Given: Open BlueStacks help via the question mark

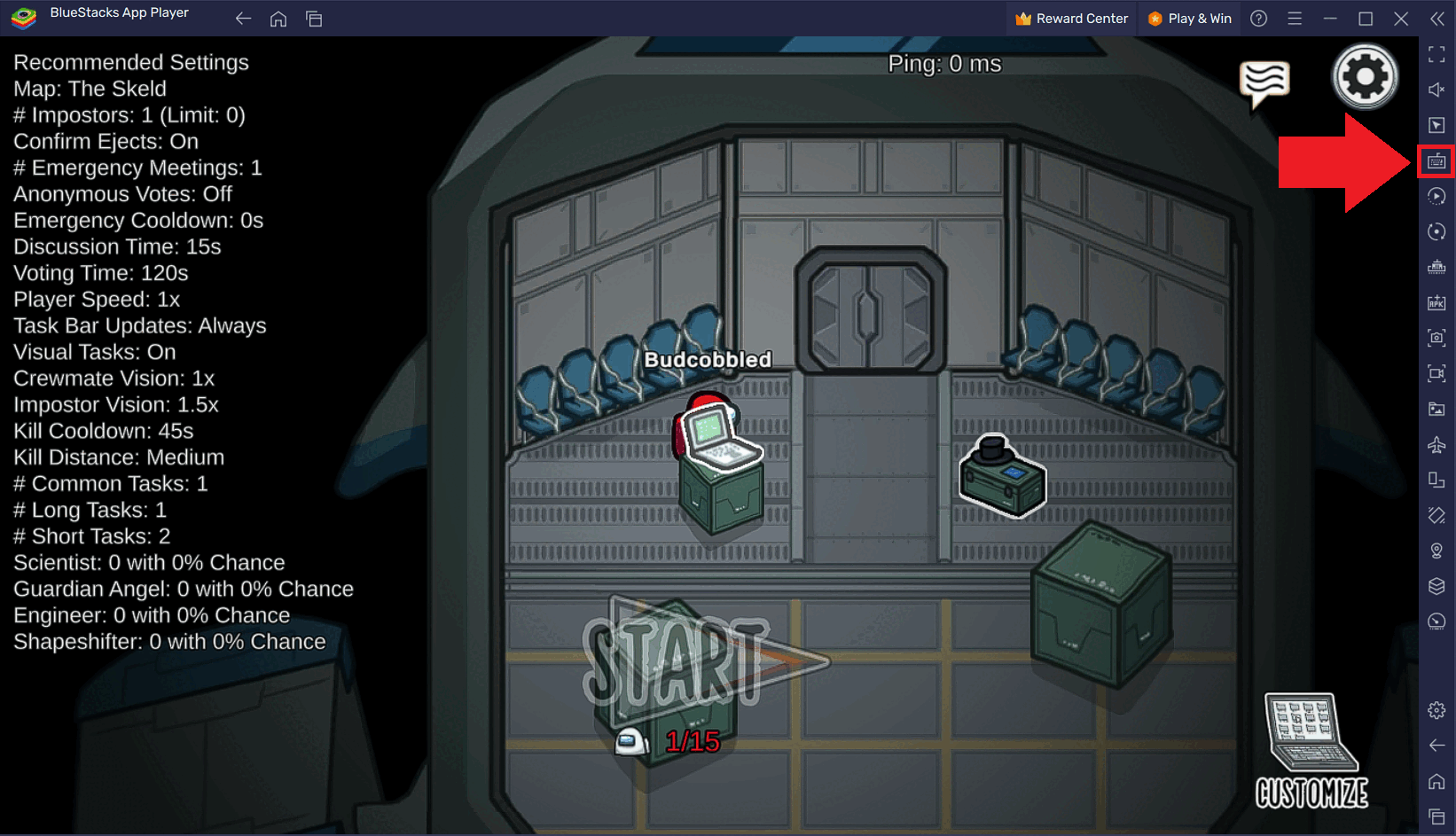Looking at the screenshot, I should point(1258,18).
